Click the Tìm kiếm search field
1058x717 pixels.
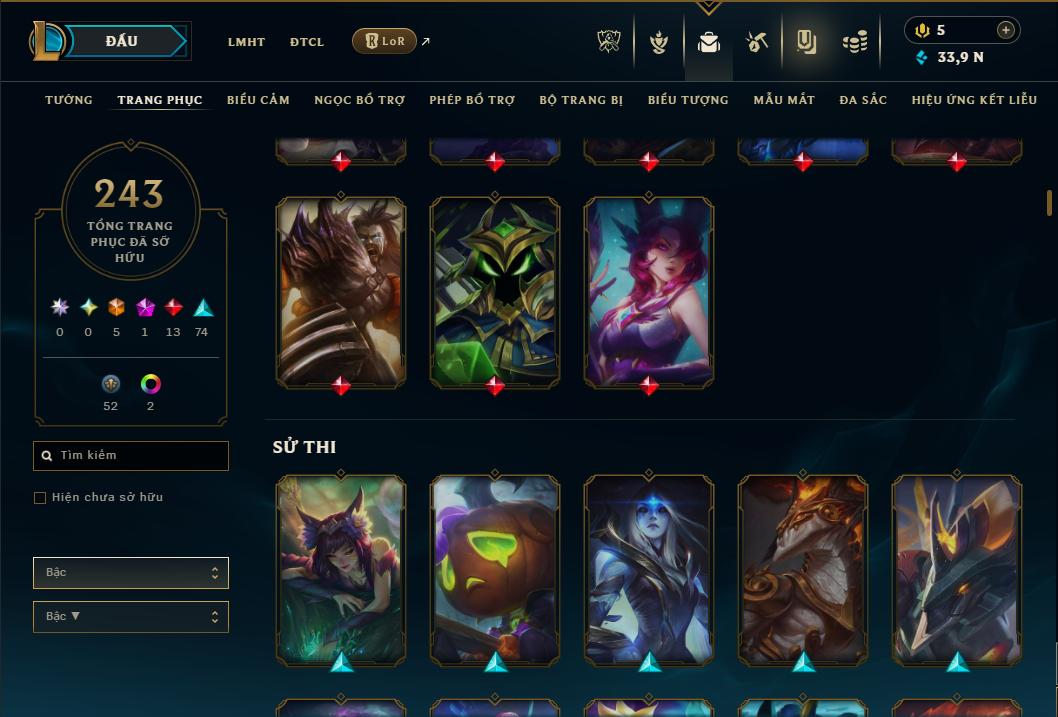tap(131, 456)
